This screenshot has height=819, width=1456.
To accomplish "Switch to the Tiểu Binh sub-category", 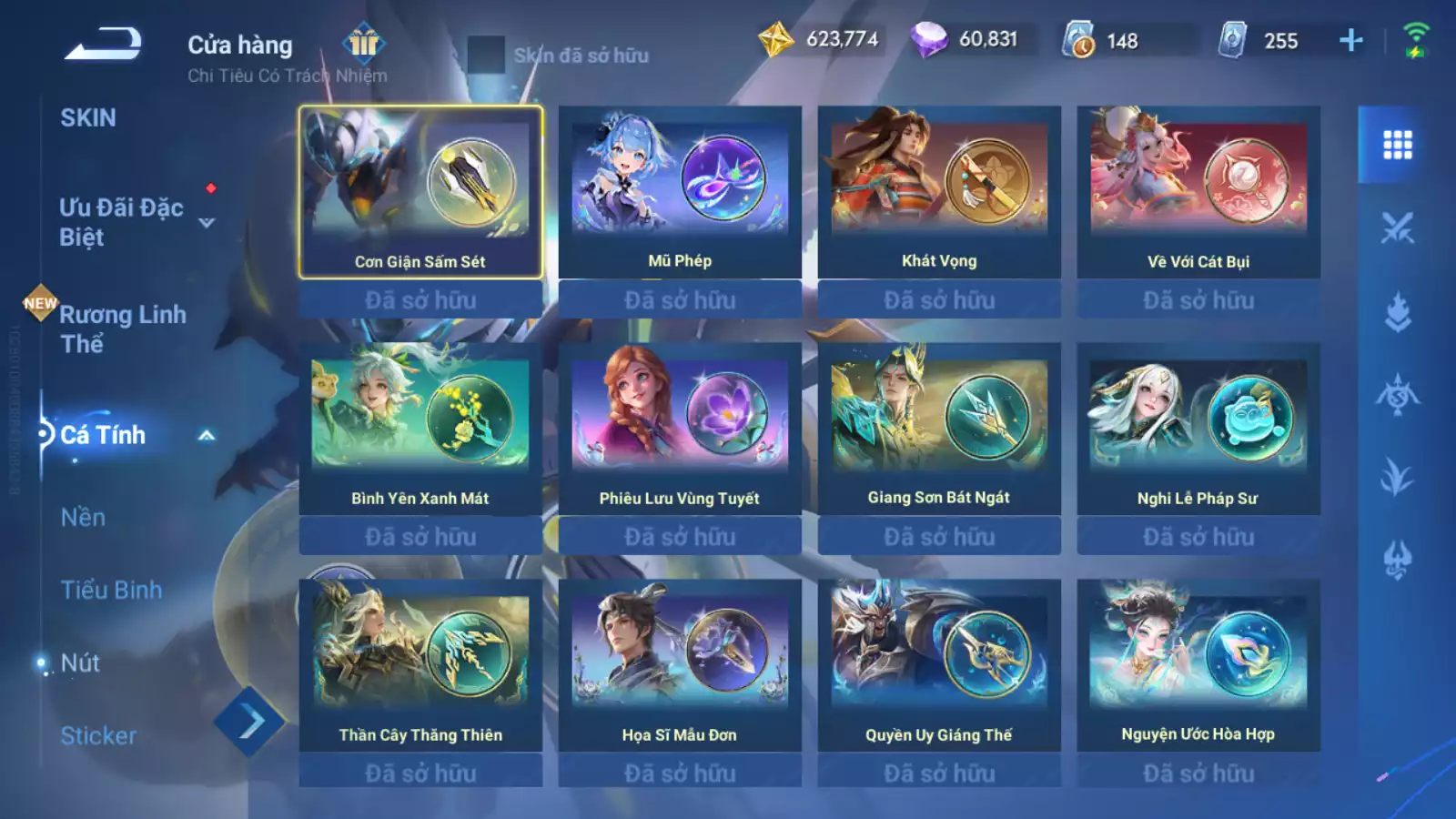I will (111, 591).
